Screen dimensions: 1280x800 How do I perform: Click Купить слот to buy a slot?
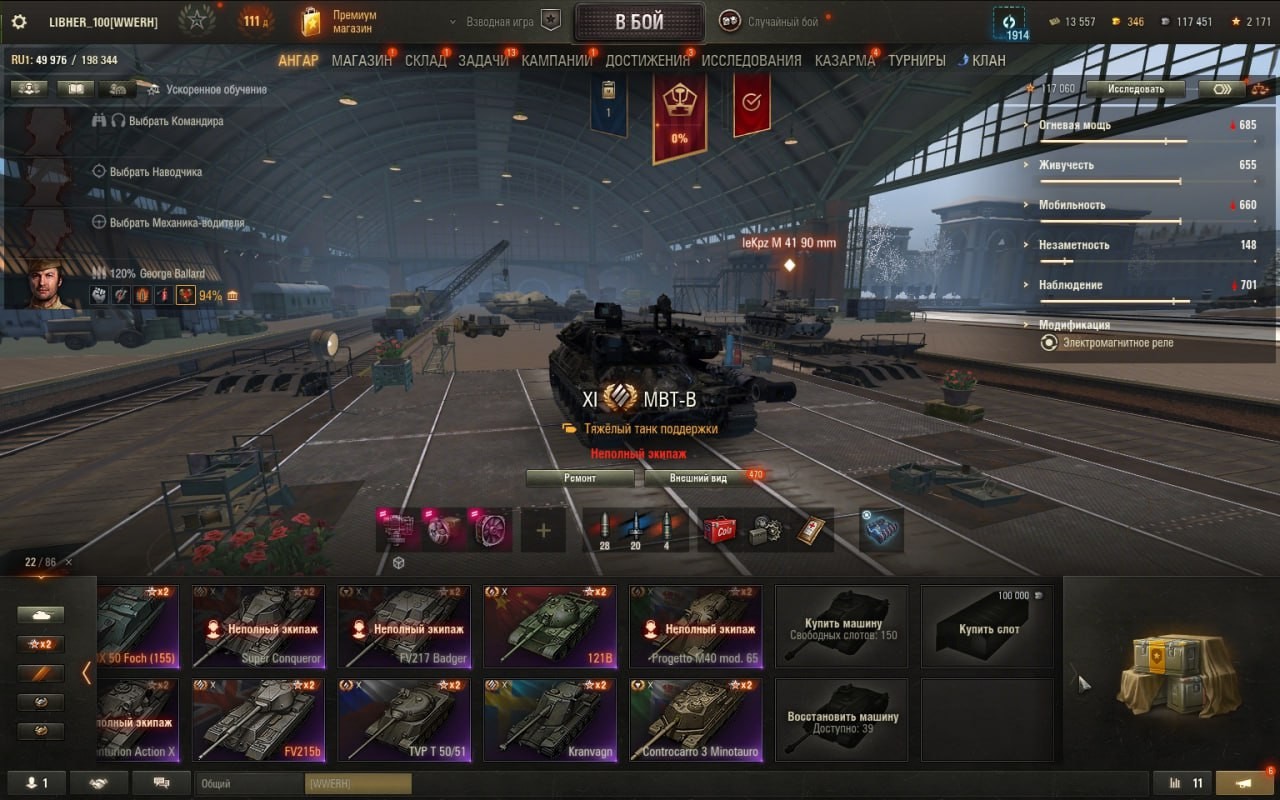pos(988,627)
